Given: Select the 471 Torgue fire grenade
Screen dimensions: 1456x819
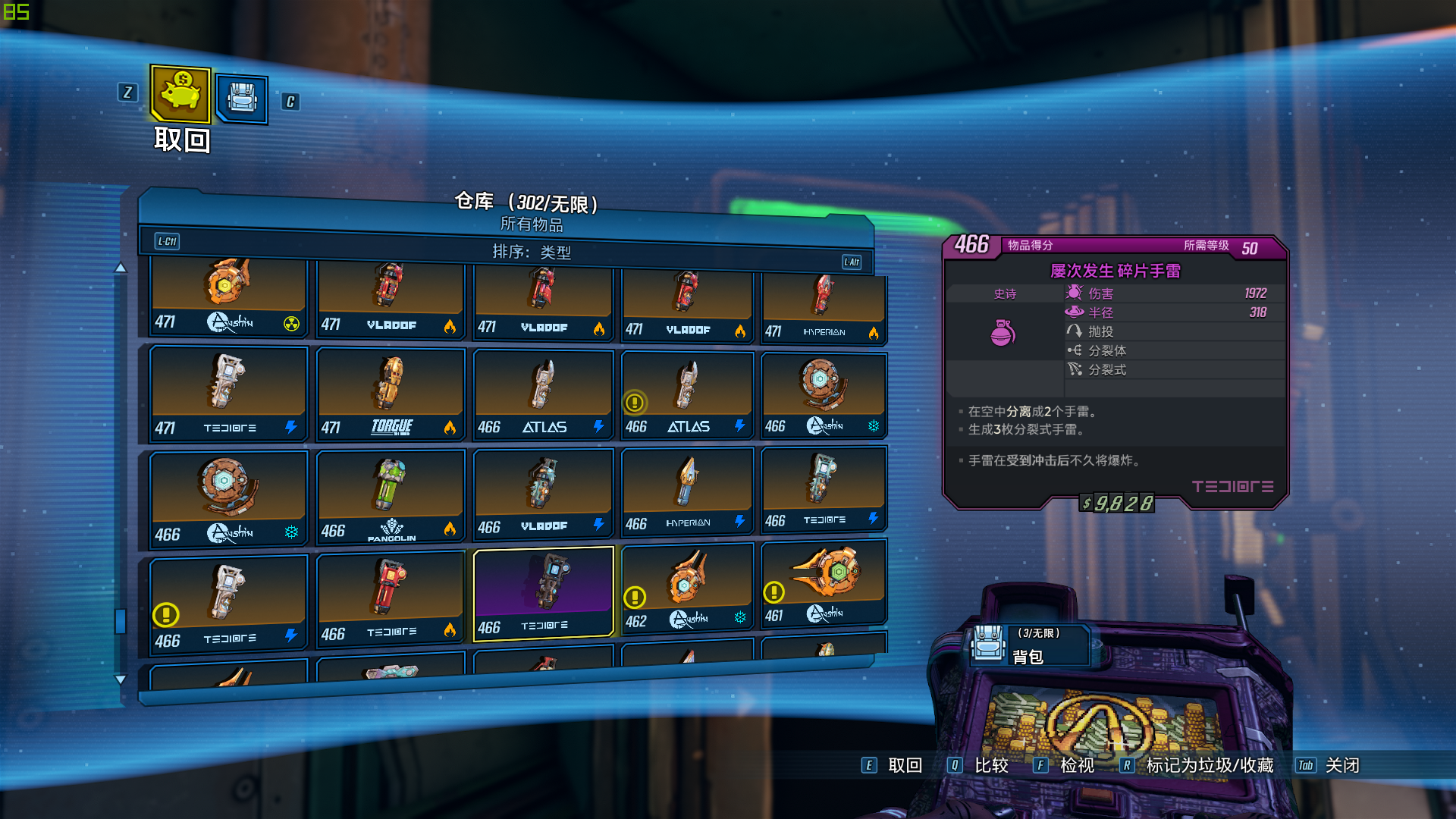Looking at the screenshot, I should coord(390,394).
